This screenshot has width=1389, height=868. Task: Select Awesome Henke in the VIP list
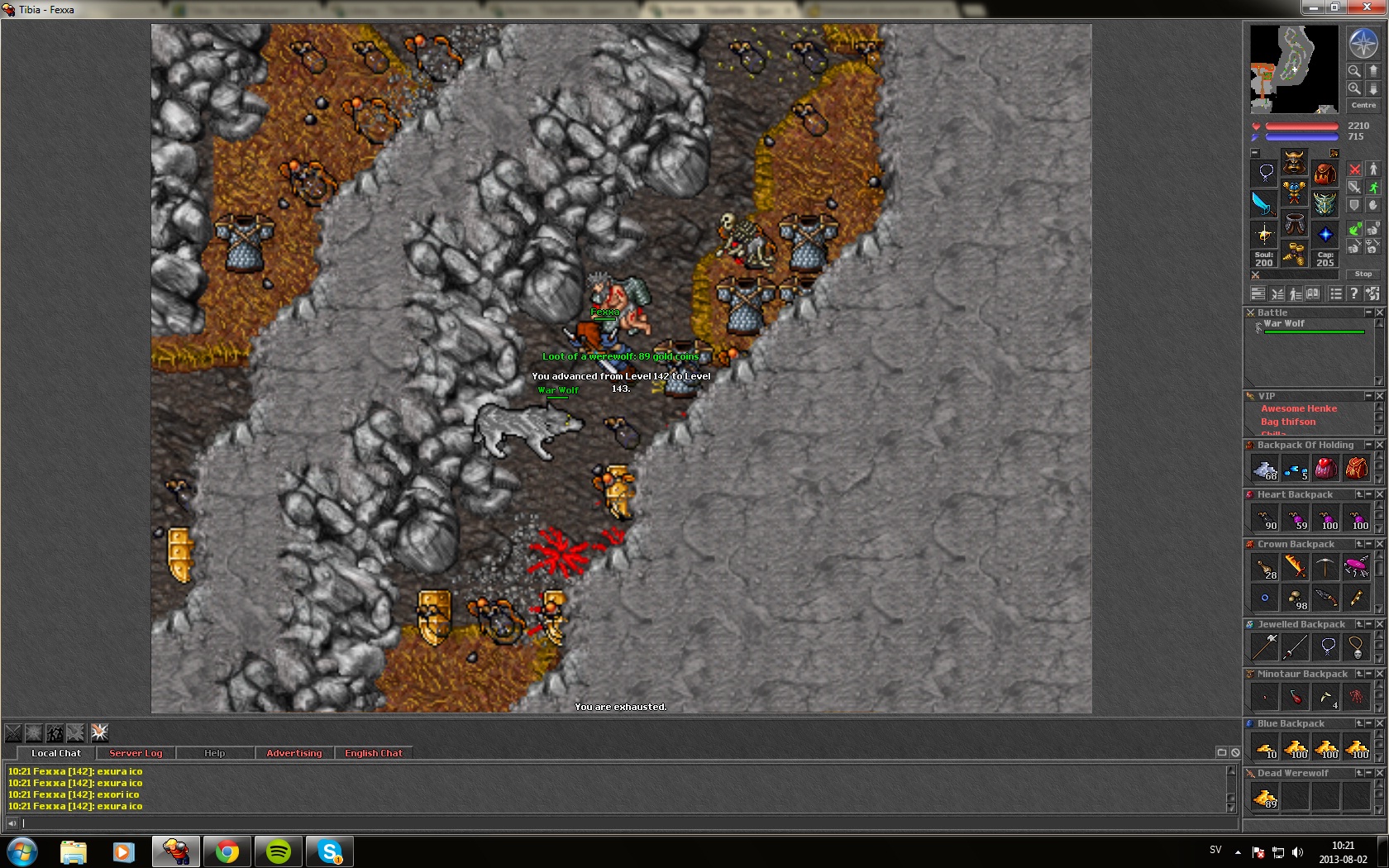[1298, 408]
